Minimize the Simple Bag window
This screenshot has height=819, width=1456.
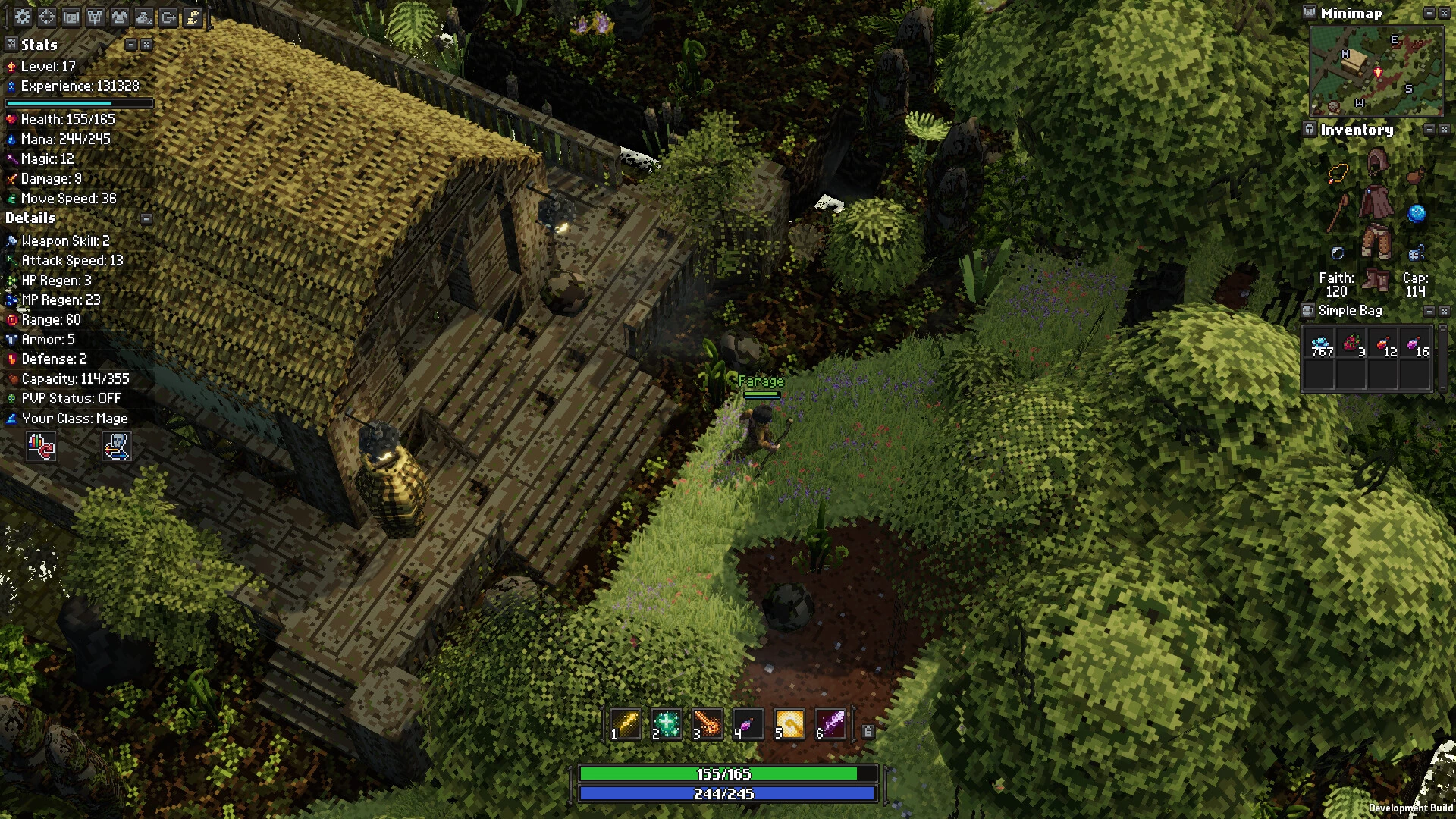click(x=1429, y=311)
